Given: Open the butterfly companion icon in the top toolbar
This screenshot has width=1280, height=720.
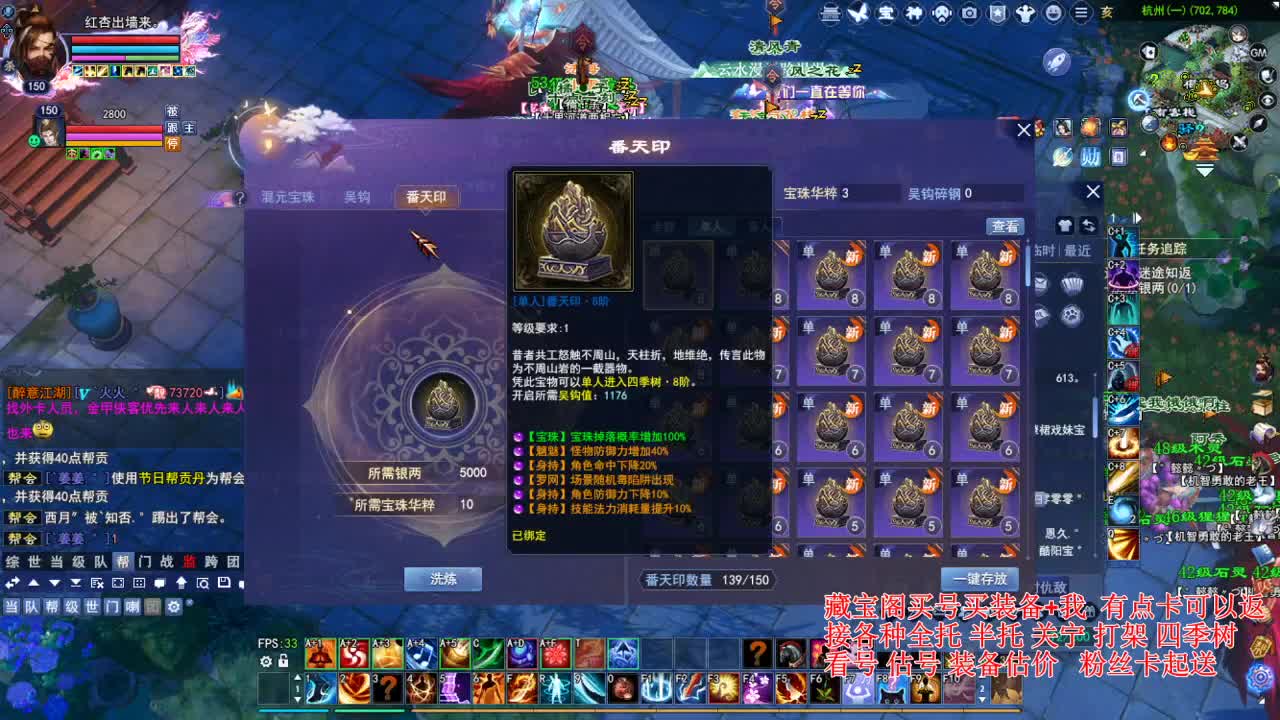Looking at the screenshot, I should (x=858, y=14).
